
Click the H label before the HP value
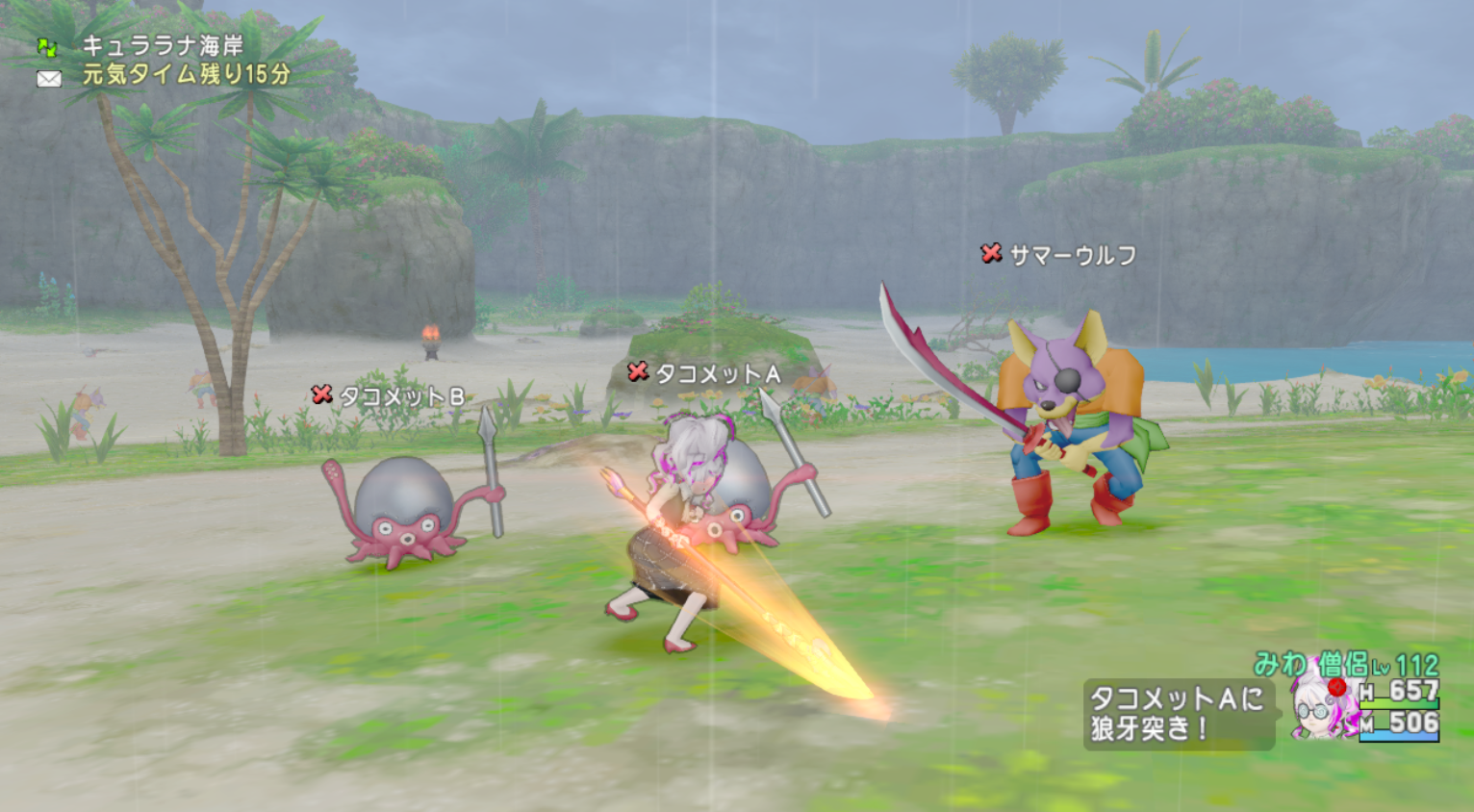point(1366,692)
